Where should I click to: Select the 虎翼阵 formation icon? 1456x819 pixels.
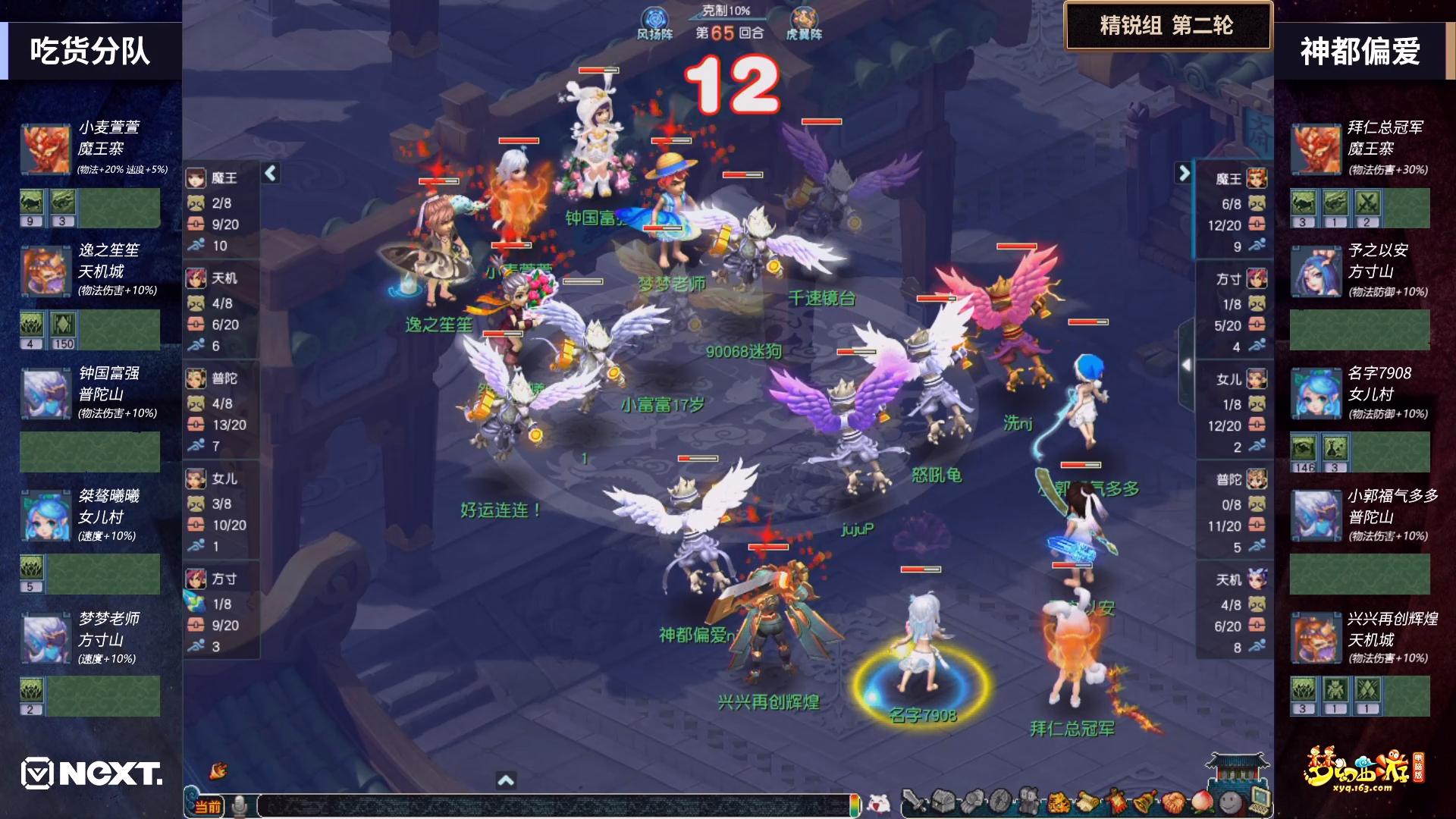pos(804,23)
